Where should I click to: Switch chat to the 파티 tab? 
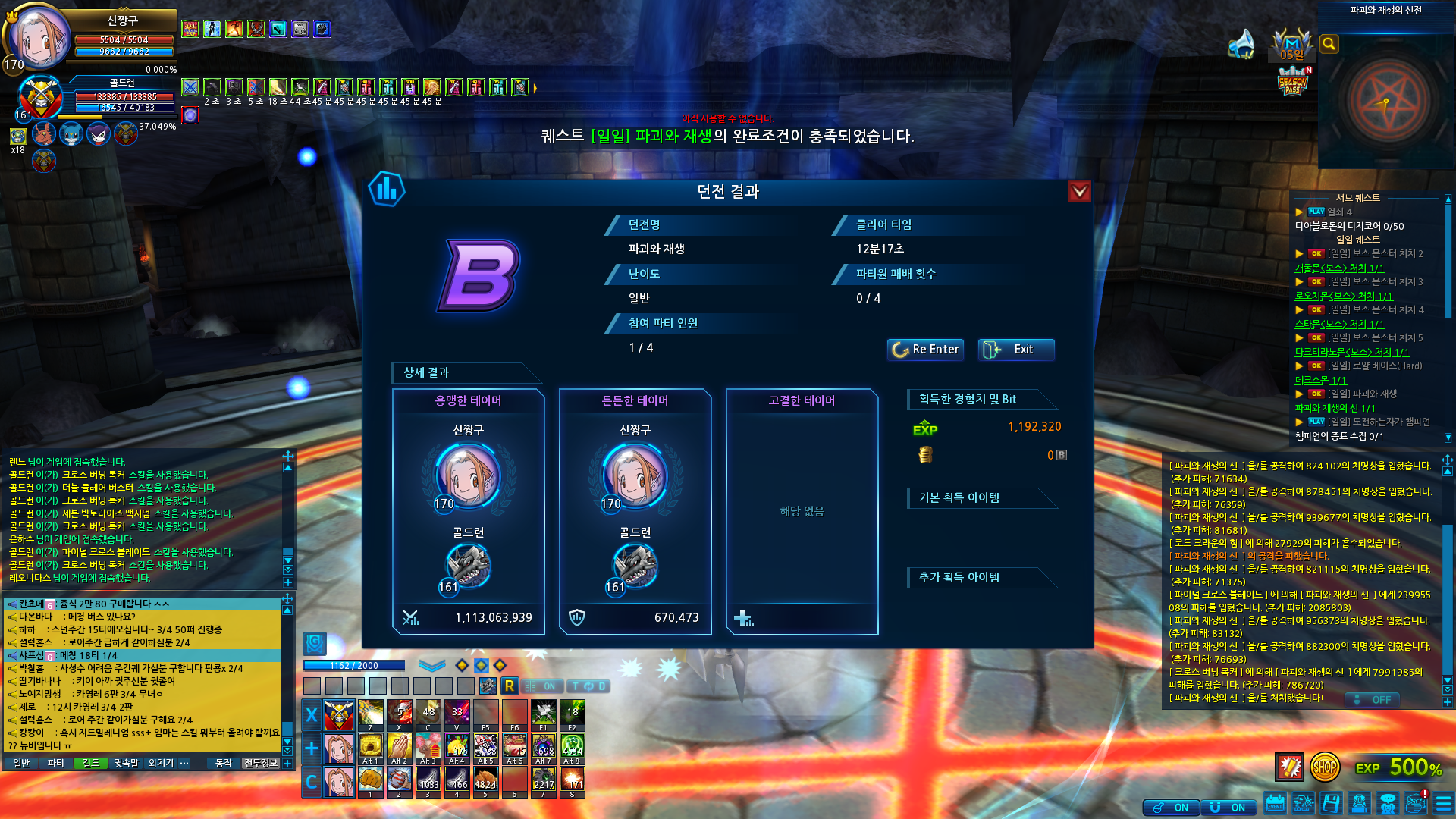(x=55, y=763)
